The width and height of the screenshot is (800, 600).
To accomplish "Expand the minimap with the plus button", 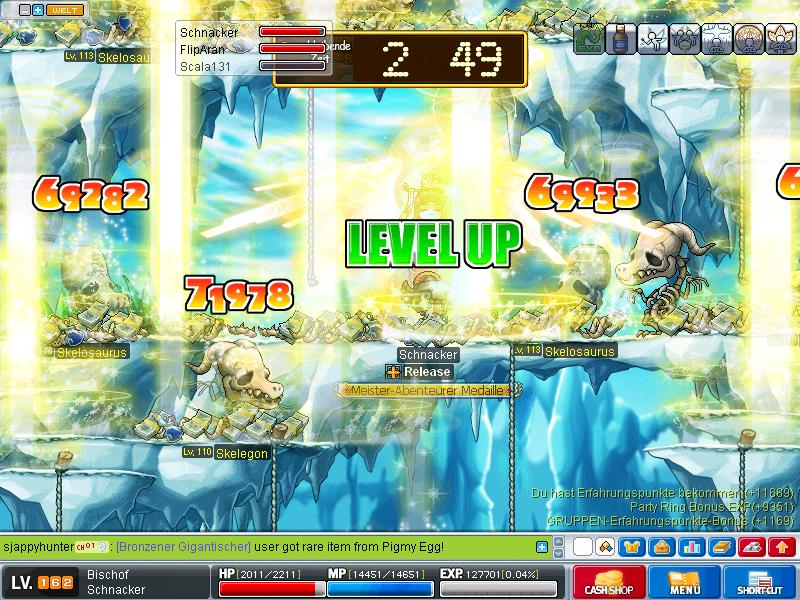I will pyautogui.click(x=38, y=10).
